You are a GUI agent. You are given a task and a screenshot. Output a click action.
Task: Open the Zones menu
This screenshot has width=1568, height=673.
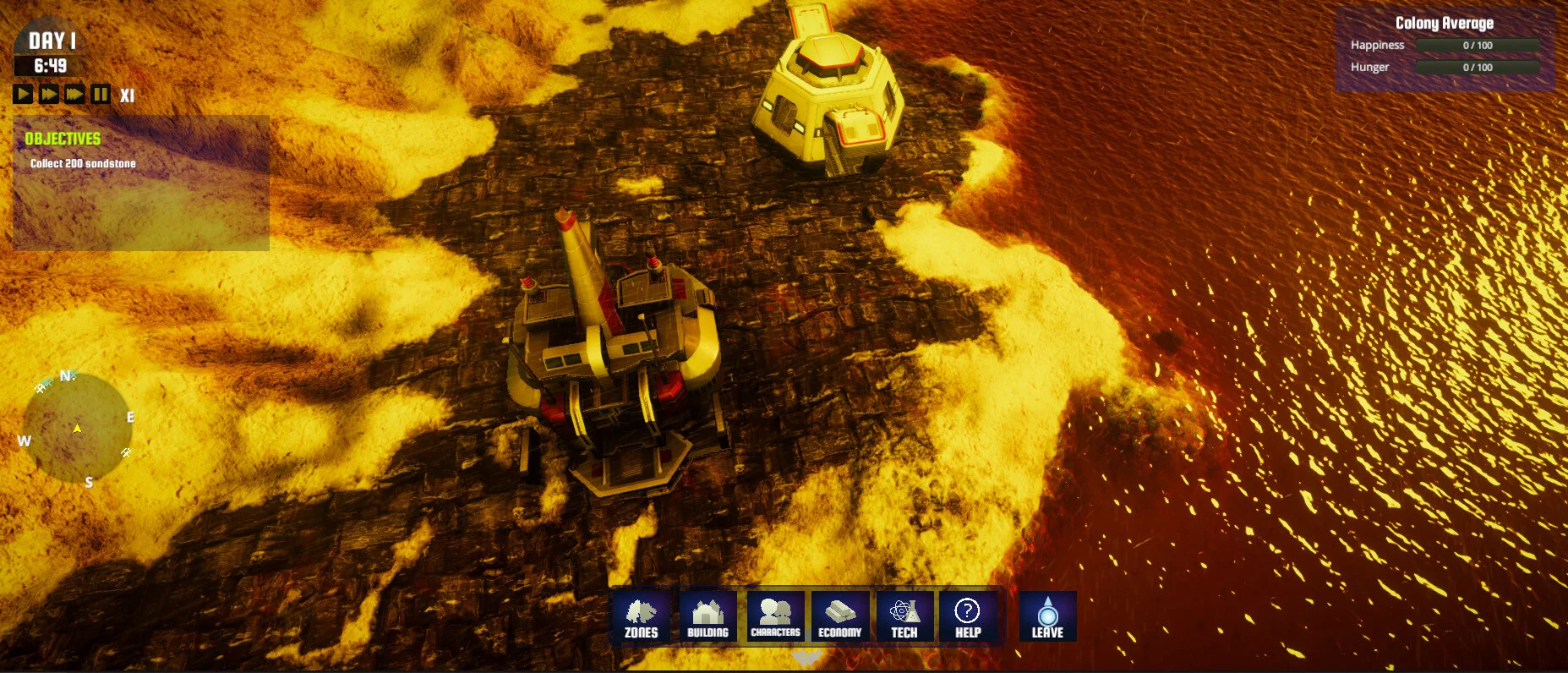tap(641, 616)
